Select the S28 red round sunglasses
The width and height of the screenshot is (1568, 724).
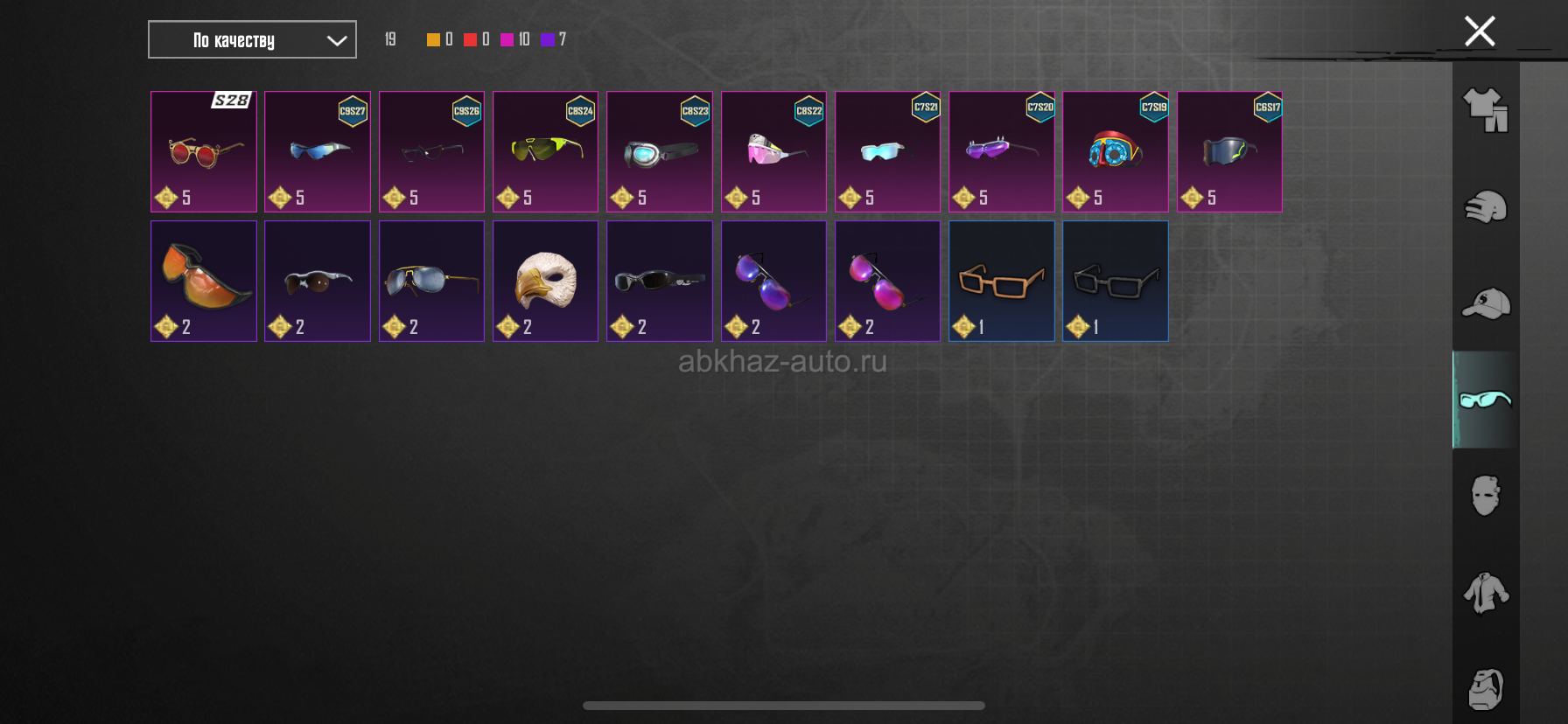204,152
